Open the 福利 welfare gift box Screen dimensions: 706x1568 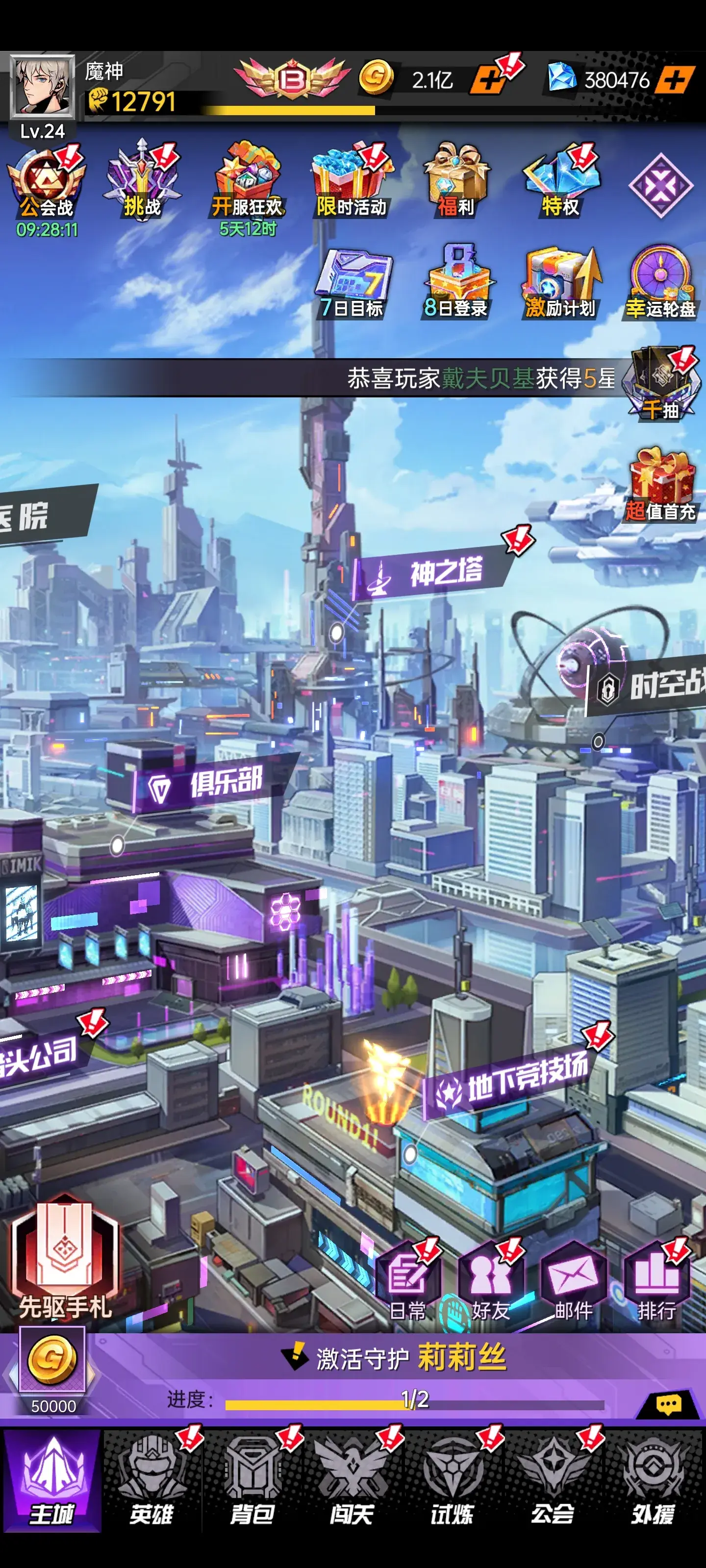(x=455, y=183)
